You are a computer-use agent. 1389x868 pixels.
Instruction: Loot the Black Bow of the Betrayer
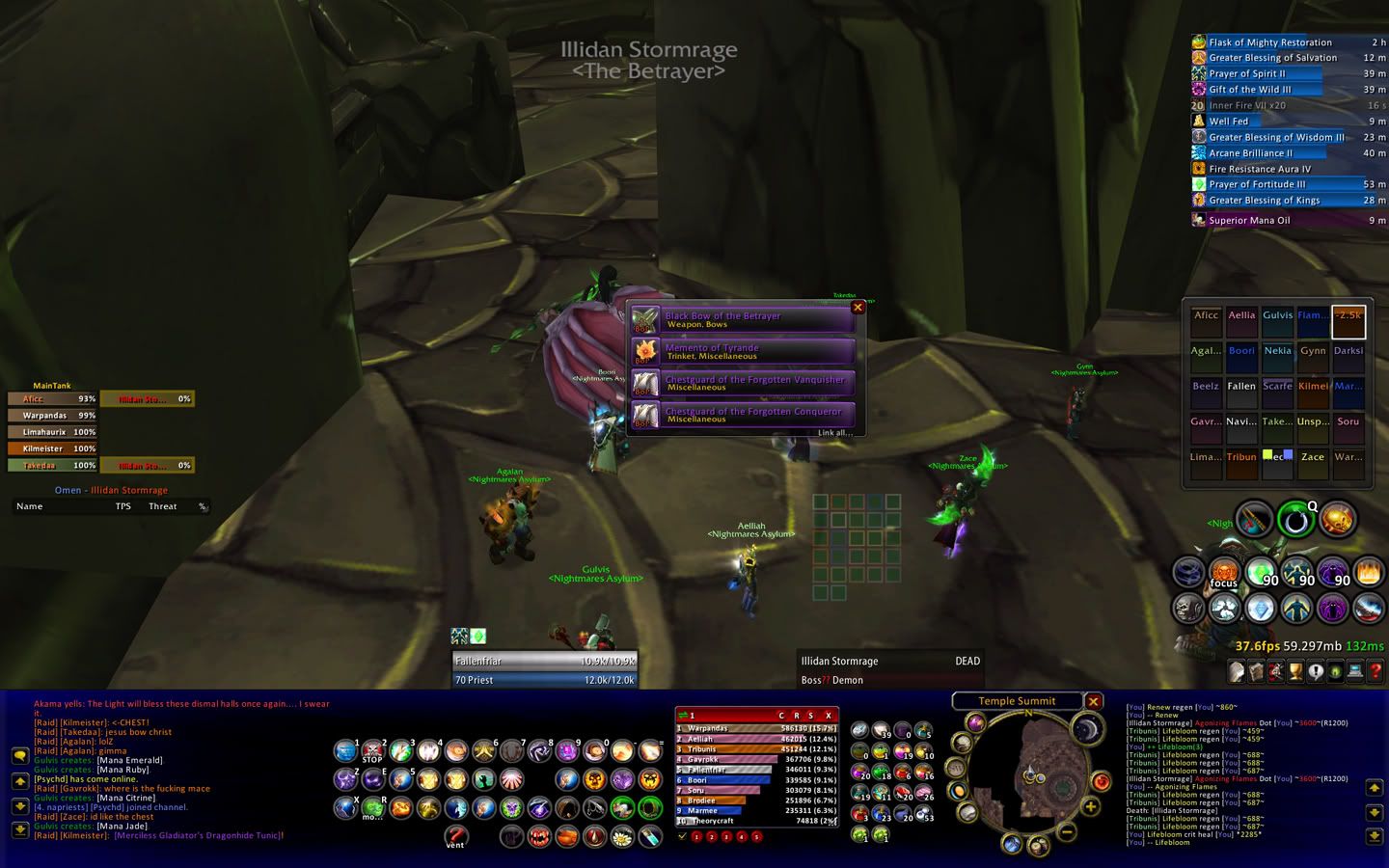[x=743, y=320]
